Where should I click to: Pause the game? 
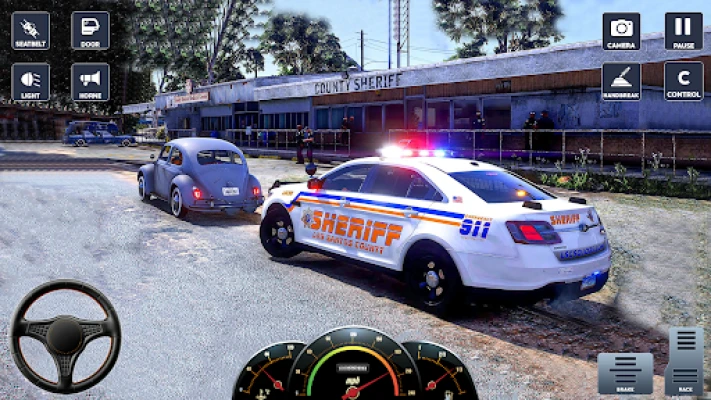(683, 31)
